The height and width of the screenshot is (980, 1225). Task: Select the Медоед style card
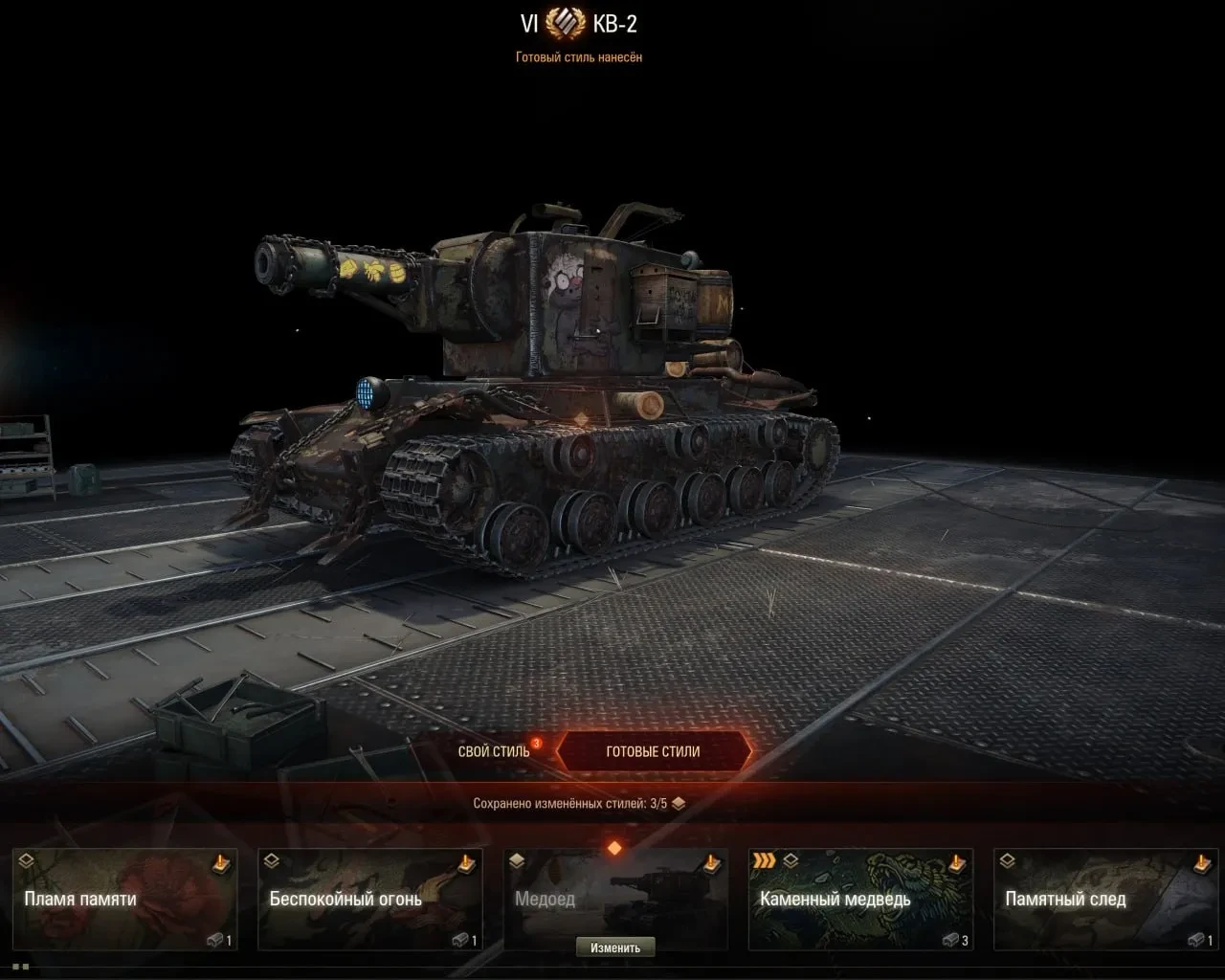(x=615, y=892)
